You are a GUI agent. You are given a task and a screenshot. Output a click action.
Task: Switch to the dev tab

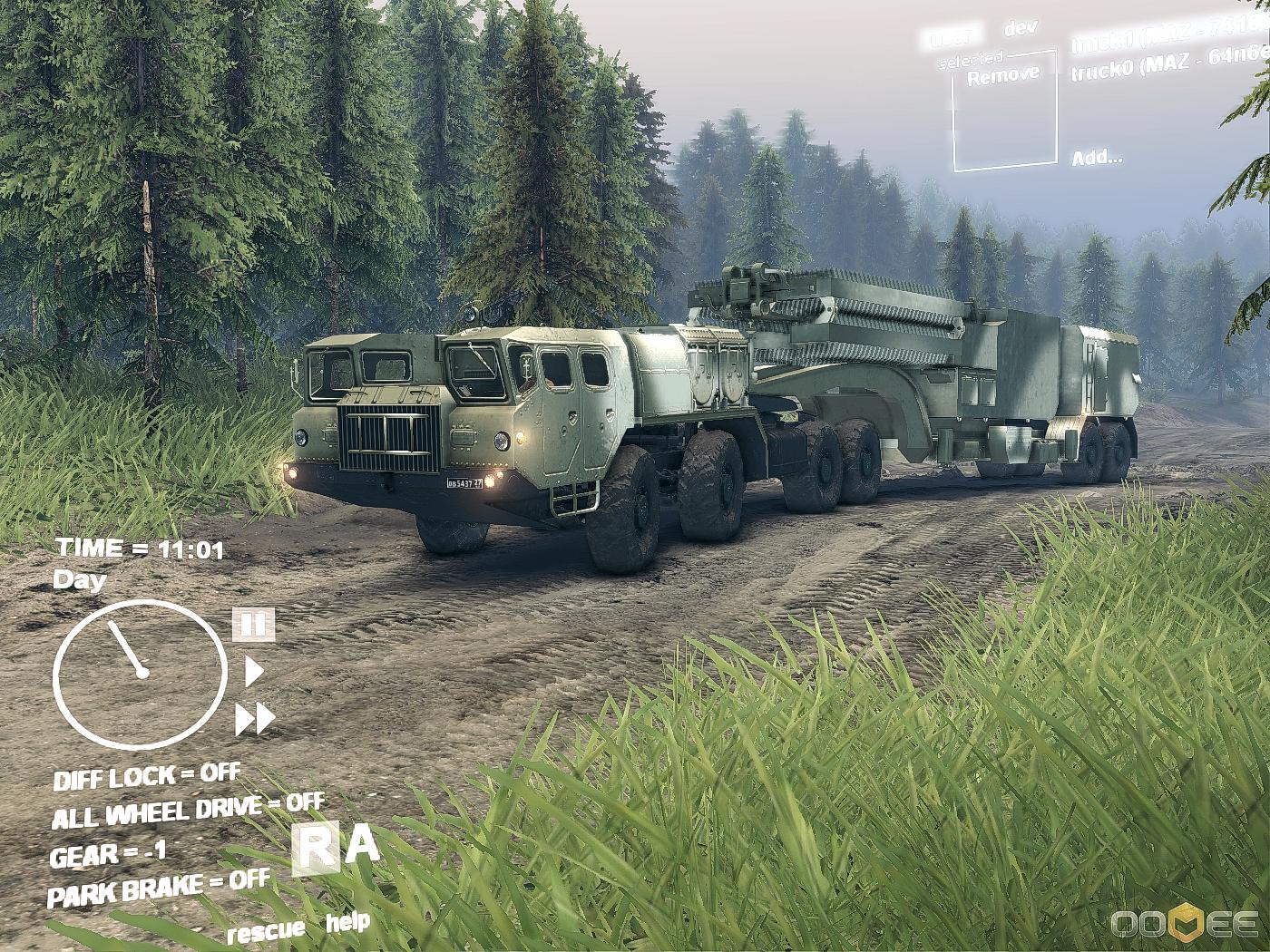point(1021,29)
